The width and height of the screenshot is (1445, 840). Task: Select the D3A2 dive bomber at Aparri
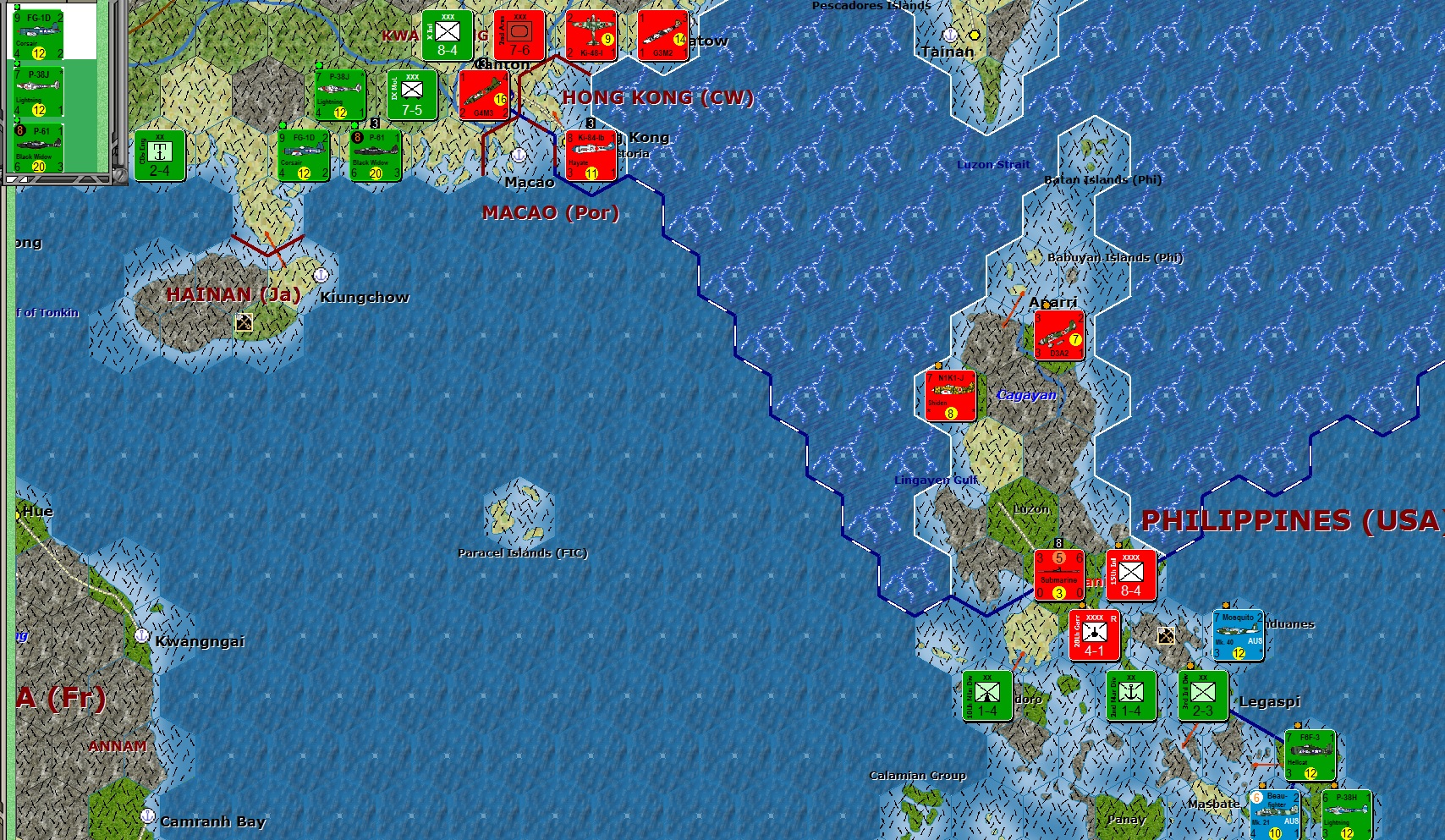point(1060,335)
